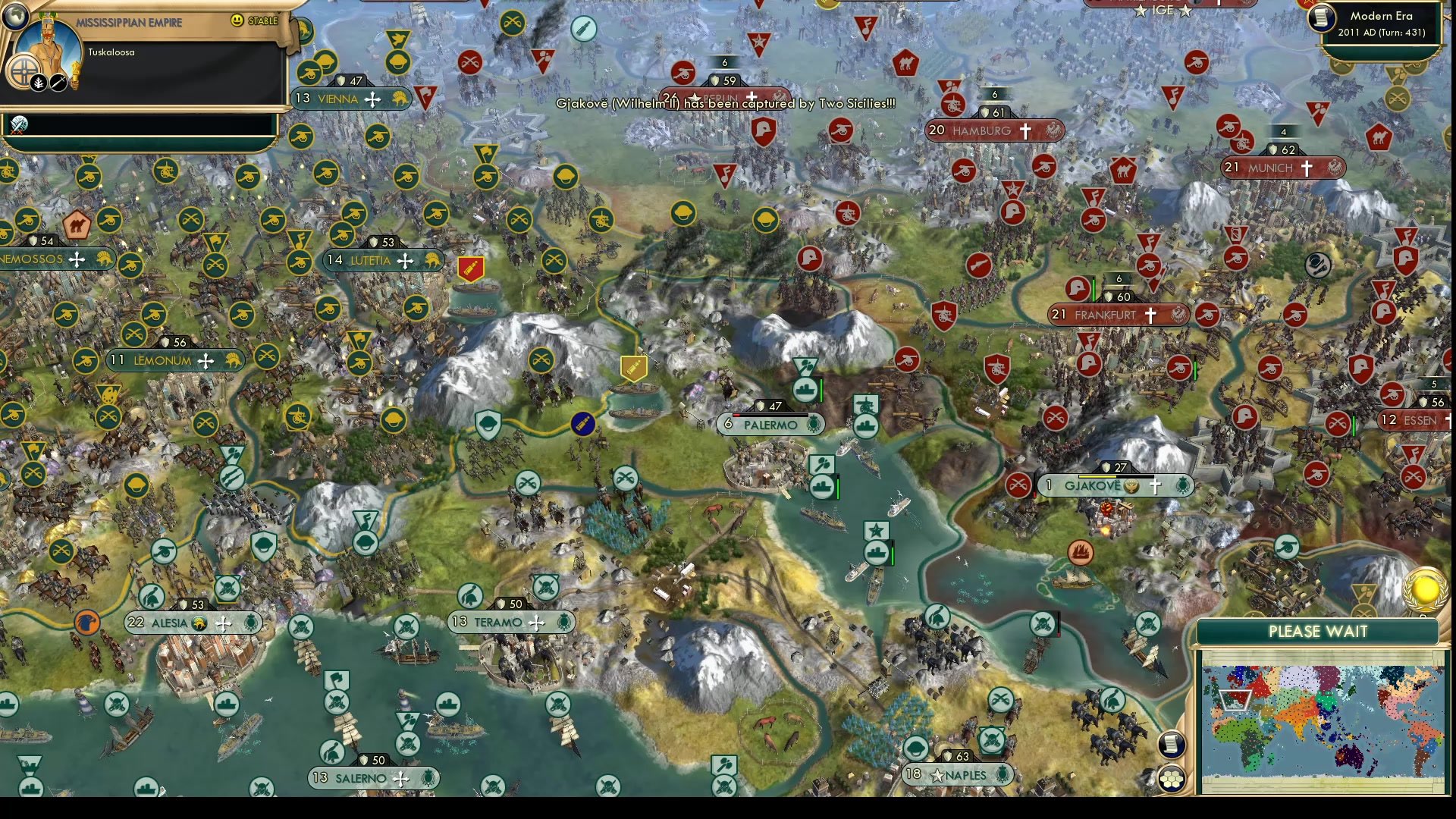1456x819 pixels.
Task: Click the golden medallion icon on the right edge
Action: (1423, 592)
